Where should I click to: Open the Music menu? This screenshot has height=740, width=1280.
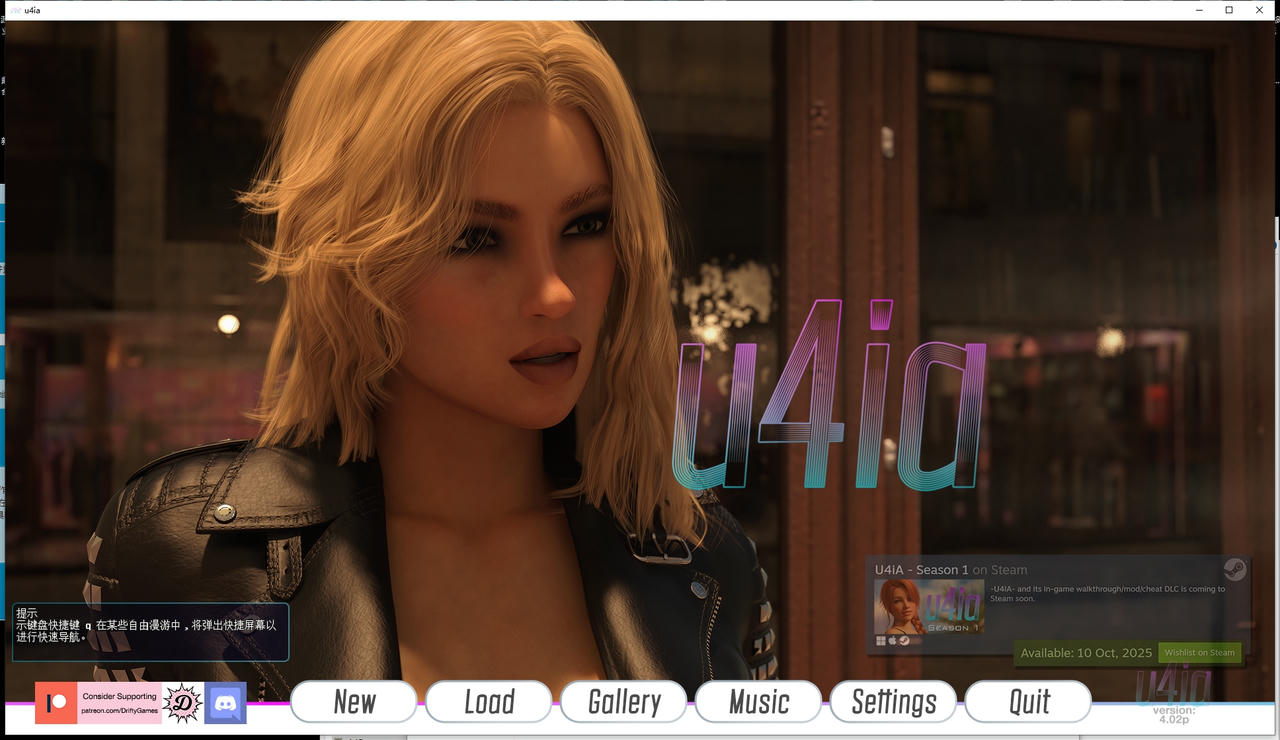[758, 701]
